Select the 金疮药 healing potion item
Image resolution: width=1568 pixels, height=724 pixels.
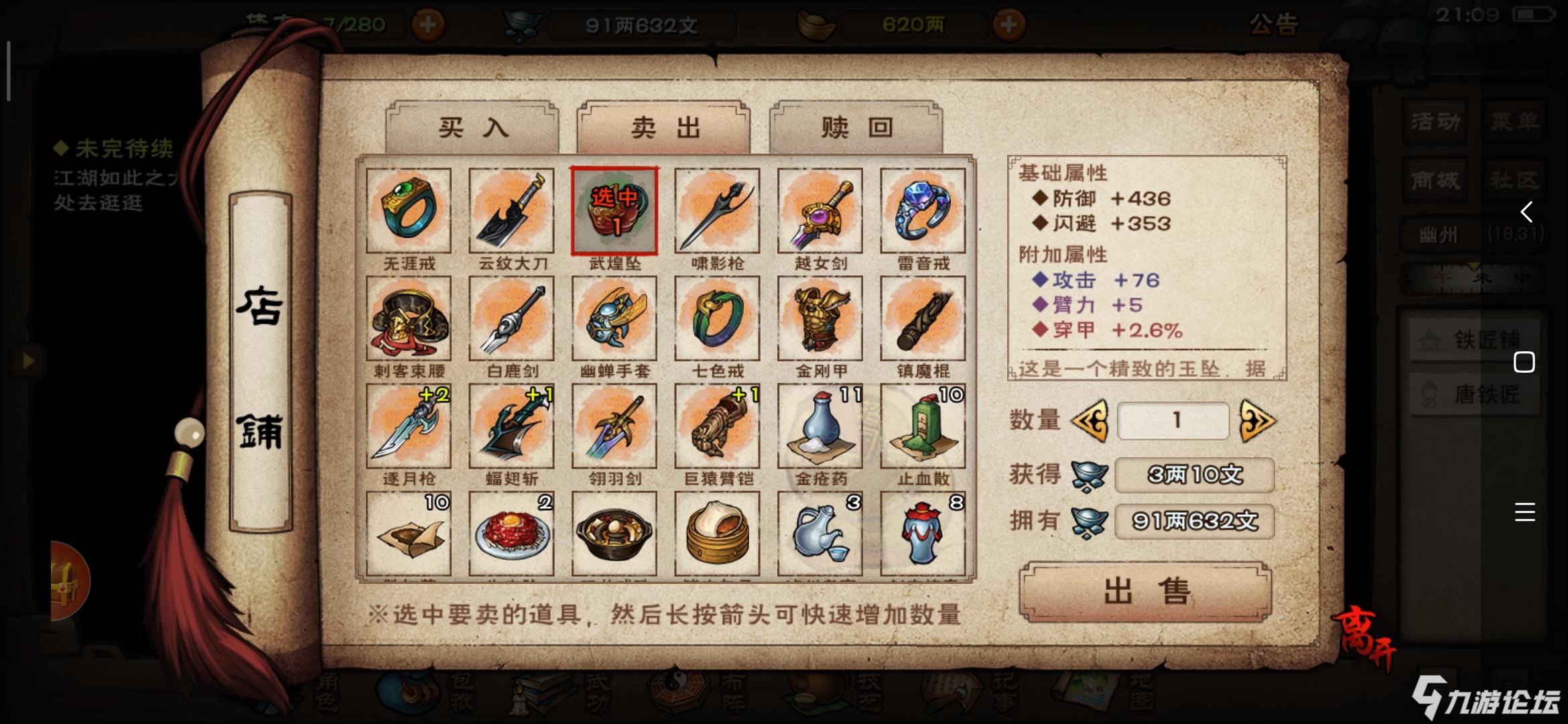tap(820, 426)
